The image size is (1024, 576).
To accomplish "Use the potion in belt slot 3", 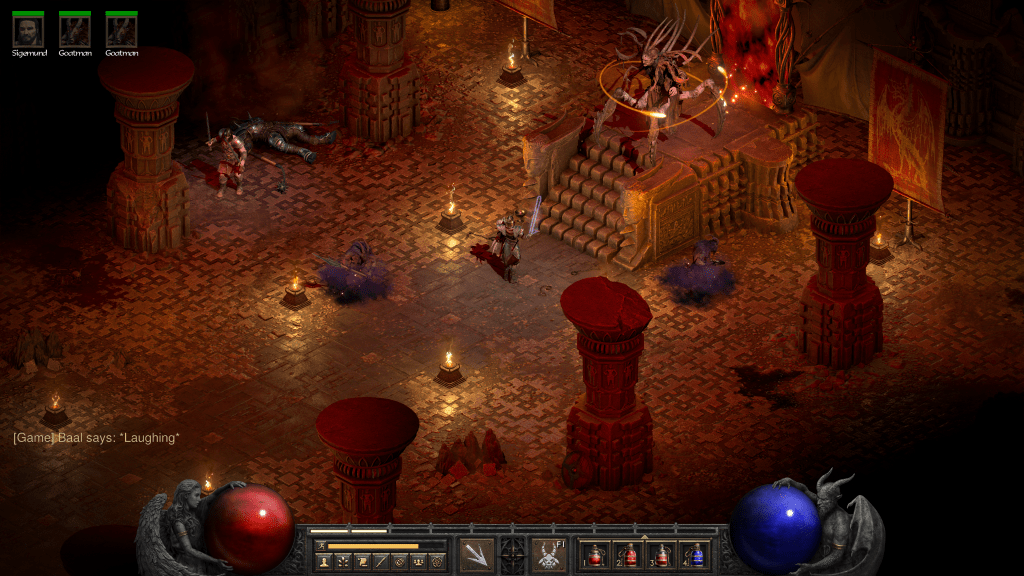I will click(x=662, y=555).
